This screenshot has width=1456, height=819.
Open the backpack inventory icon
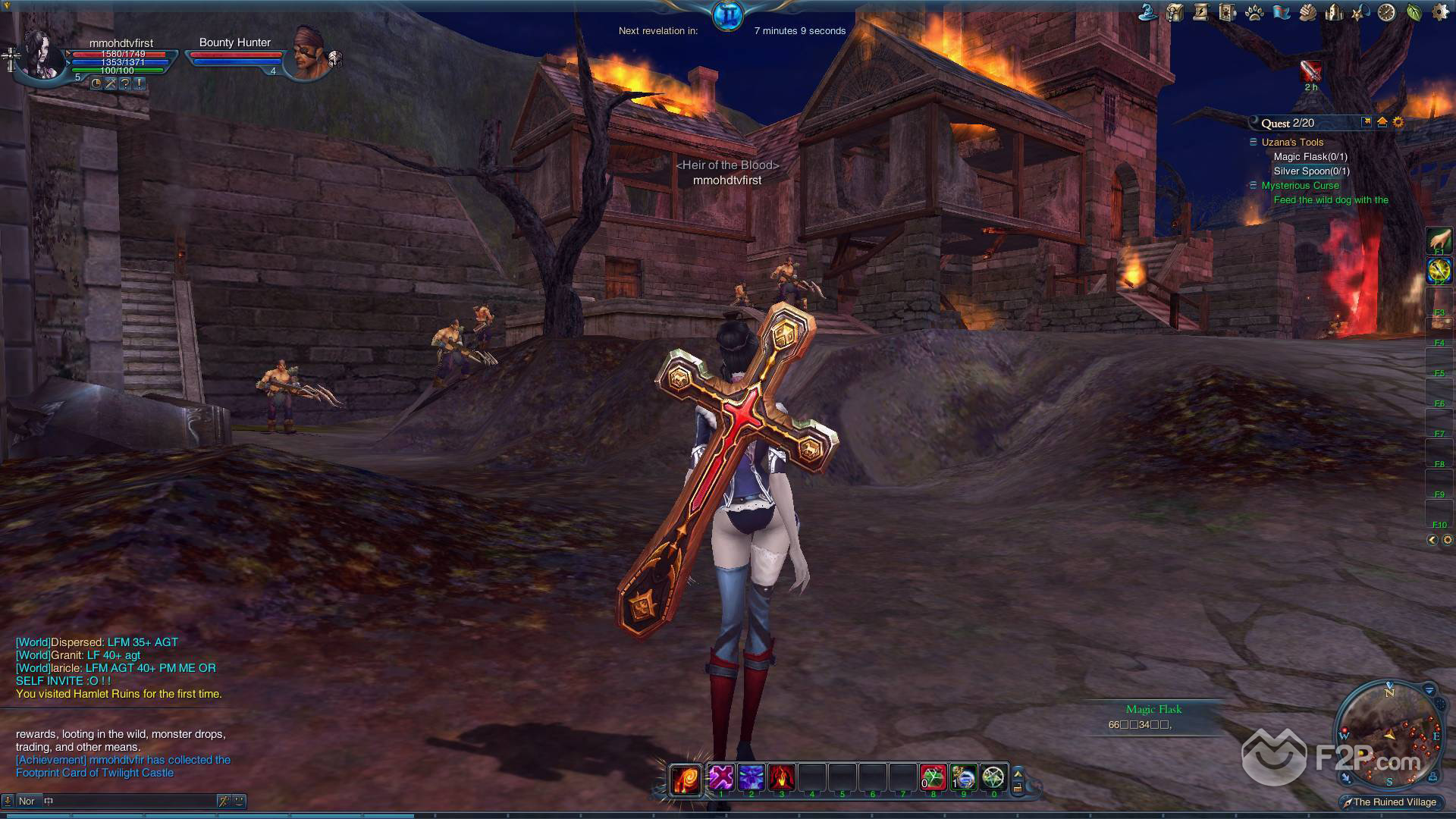tap(1175, 12)
